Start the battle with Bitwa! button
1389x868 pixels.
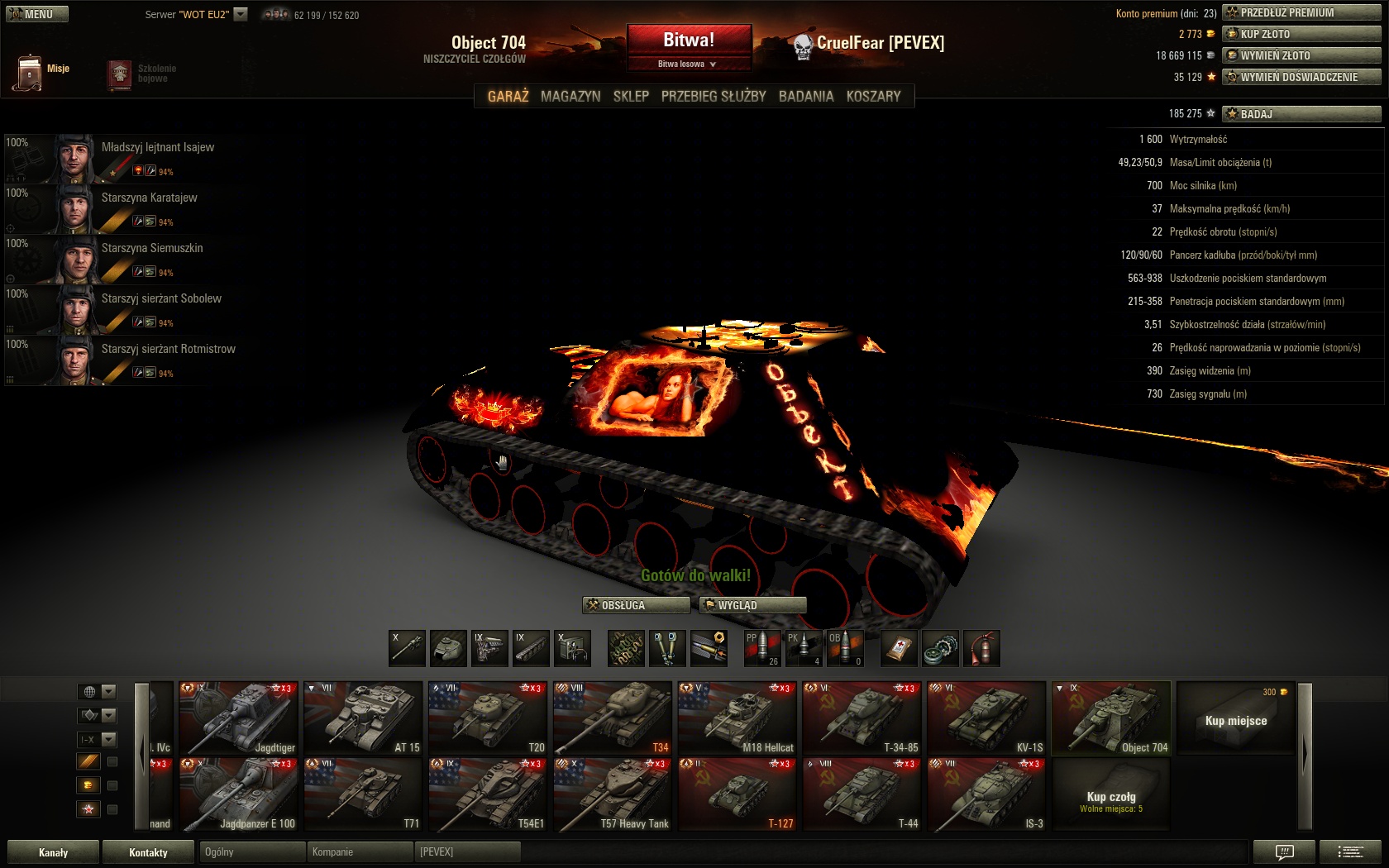689,40
